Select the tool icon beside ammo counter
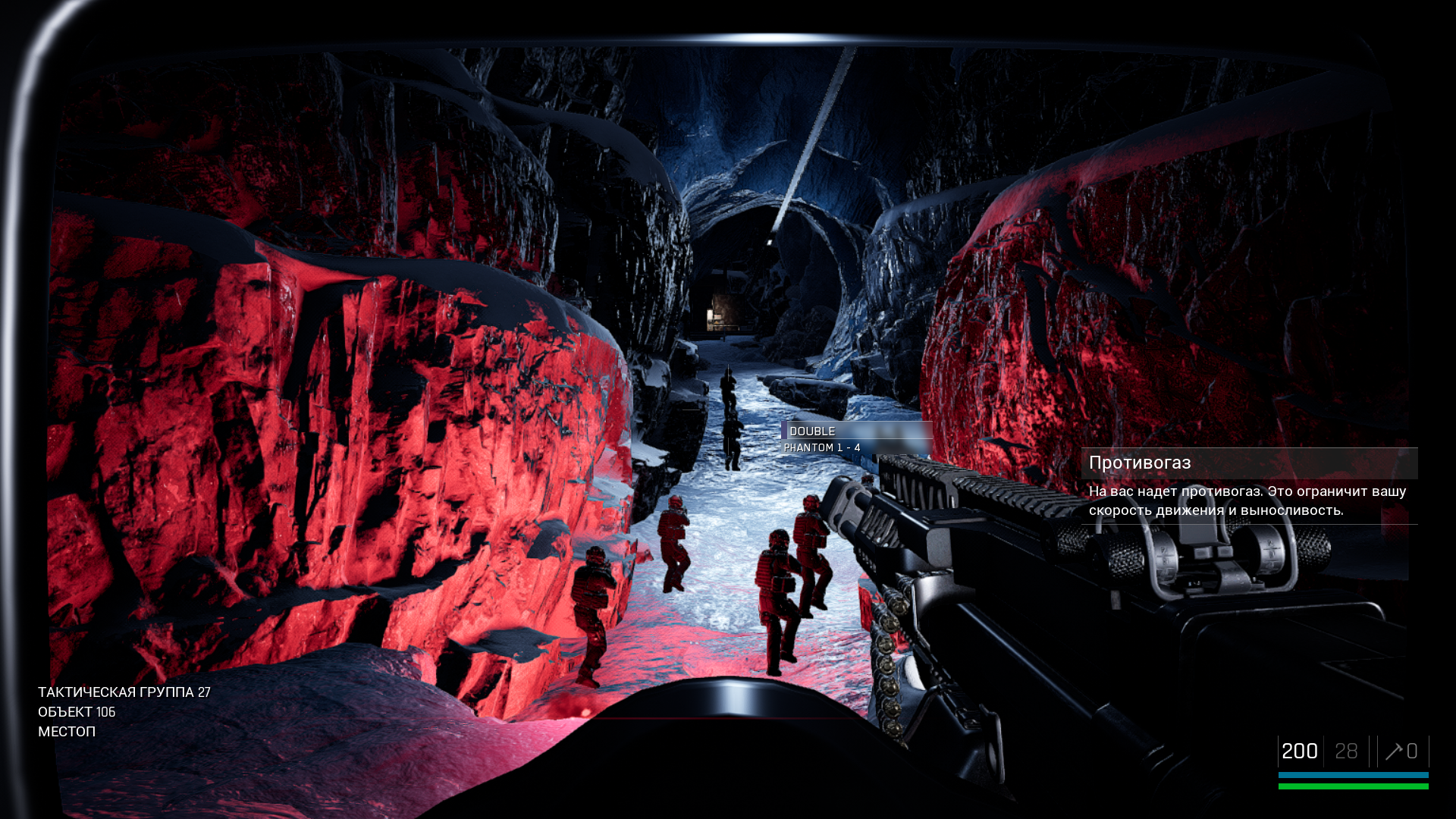Image resolution: width=1456 pixels, height=819 pixels. click(x=1393, y=752)
